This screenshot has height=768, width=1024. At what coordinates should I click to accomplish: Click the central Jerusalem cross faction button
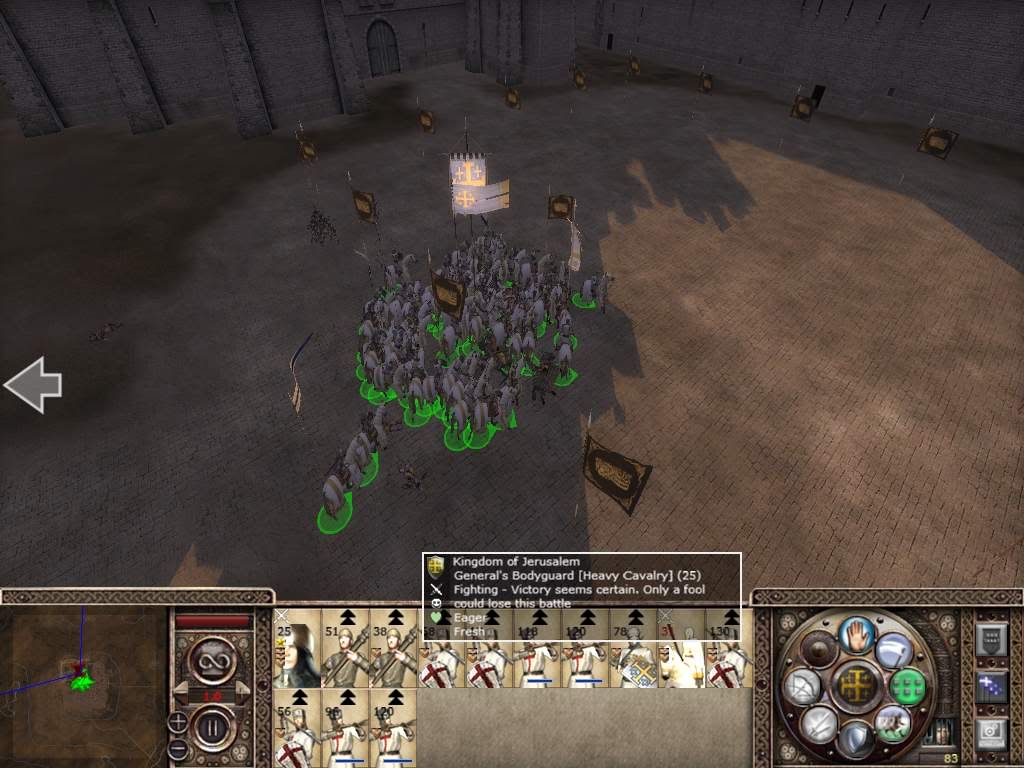[856, 686]
